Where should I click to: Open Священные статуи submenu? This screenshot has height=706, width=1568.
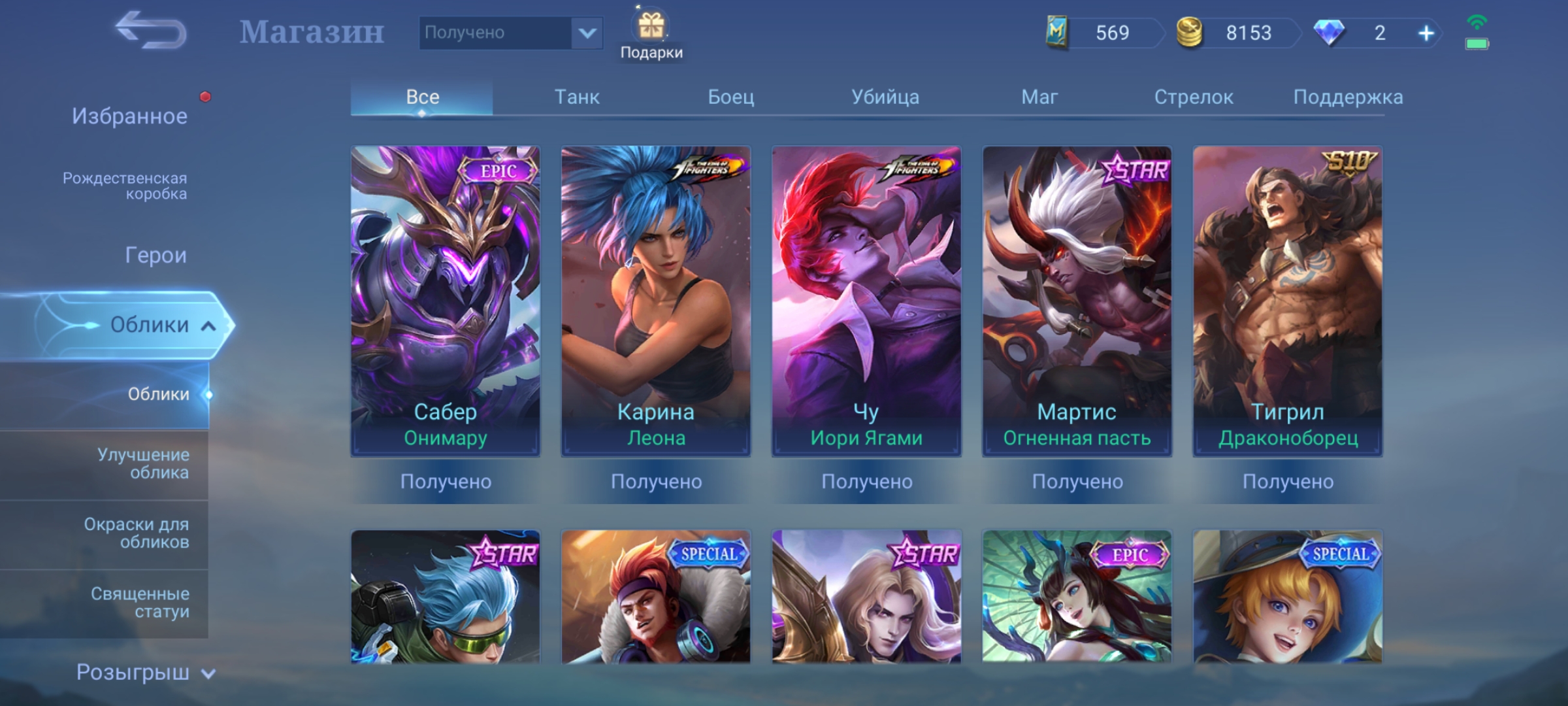pos(140,602)
